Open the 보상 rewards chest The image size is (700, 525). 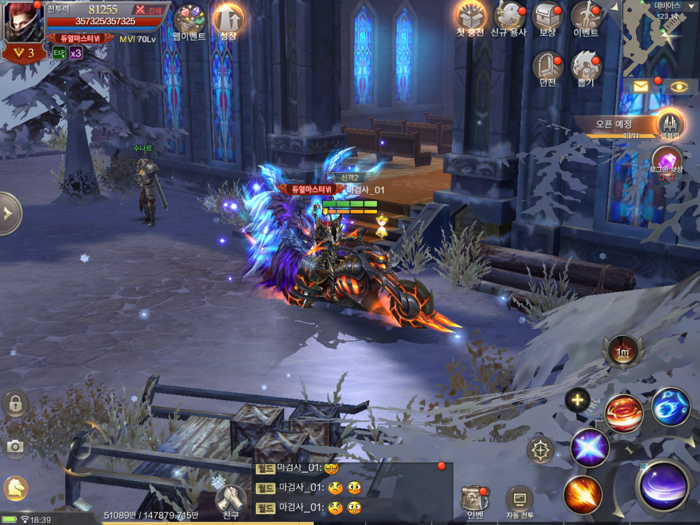[x=547, y=17]
